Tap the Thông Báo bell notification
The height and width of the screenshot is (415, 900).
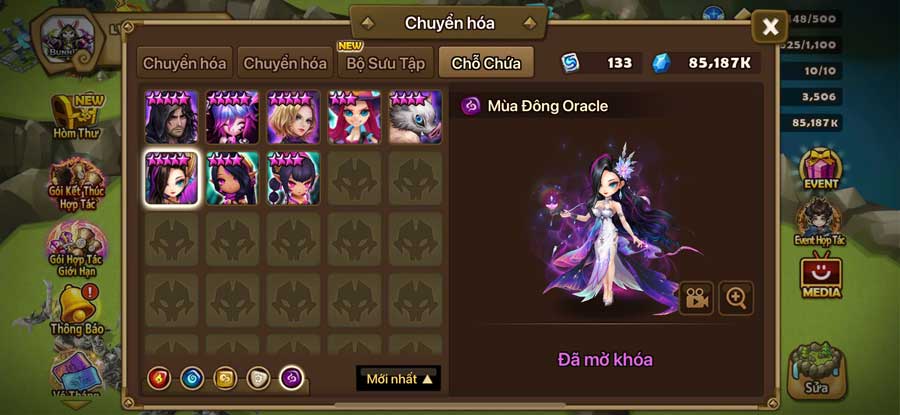click(76, 310)
